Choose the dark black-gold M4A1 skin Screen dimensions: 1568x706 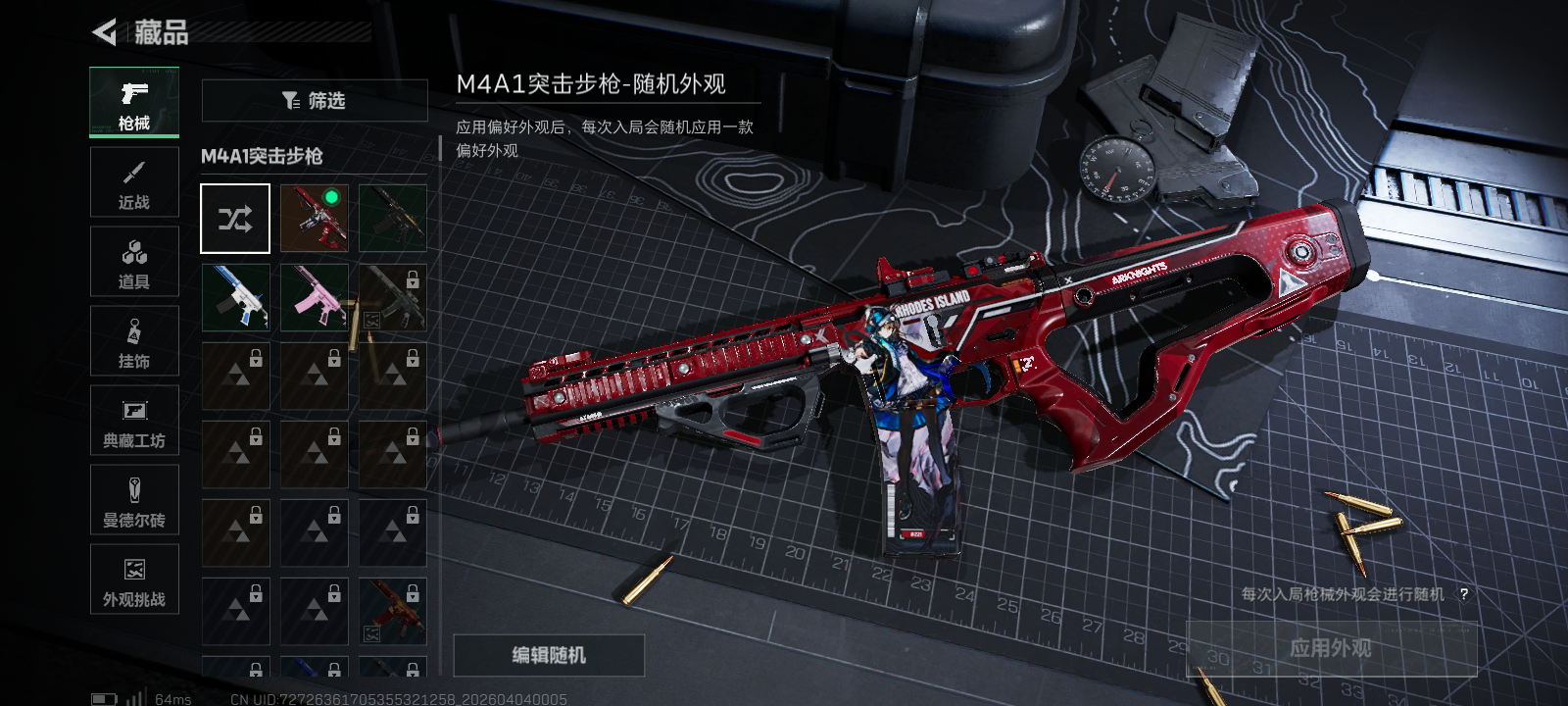tap(393, 218)
